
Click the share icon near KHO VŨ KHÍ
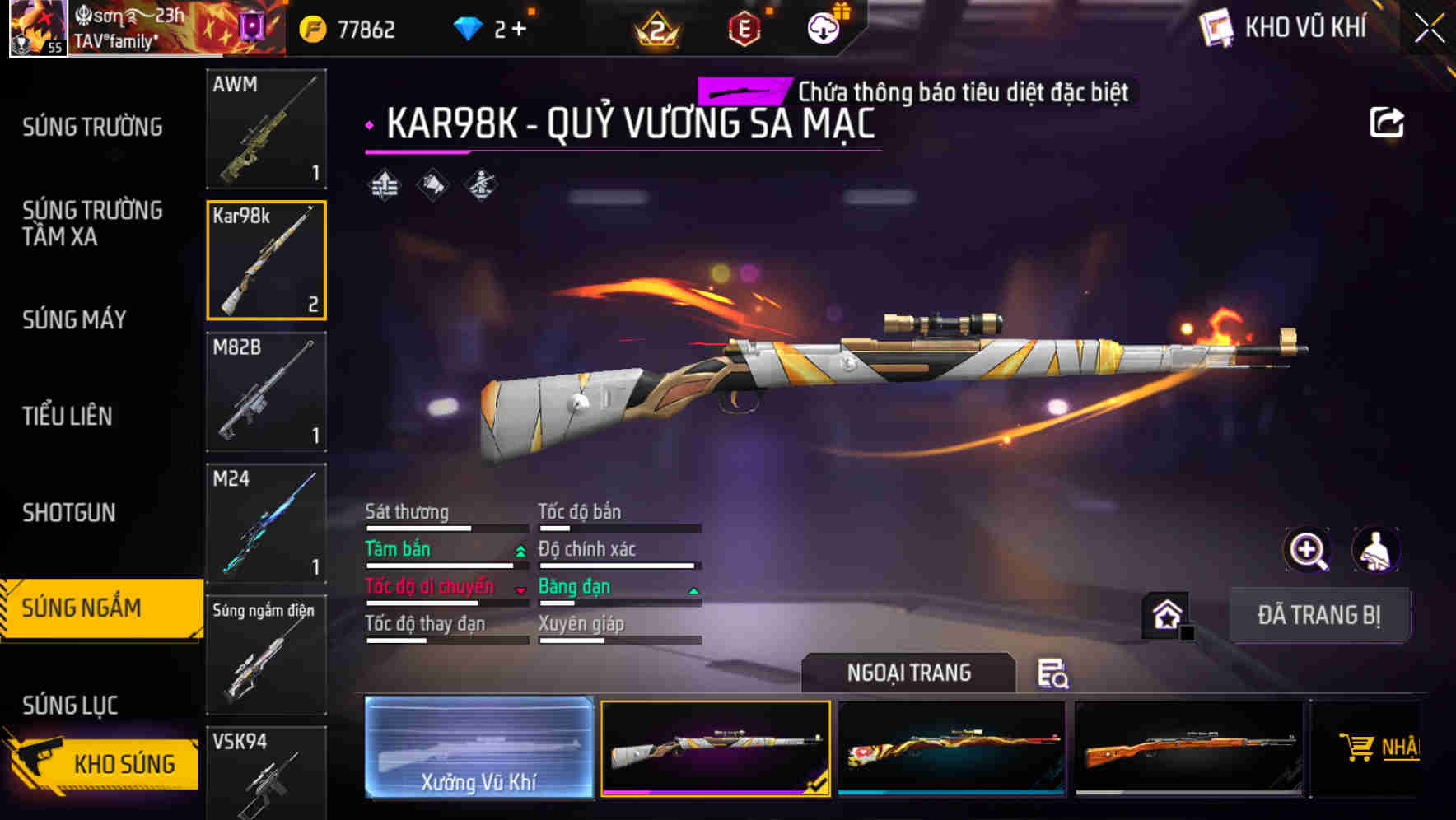(x=1388, y=121)
